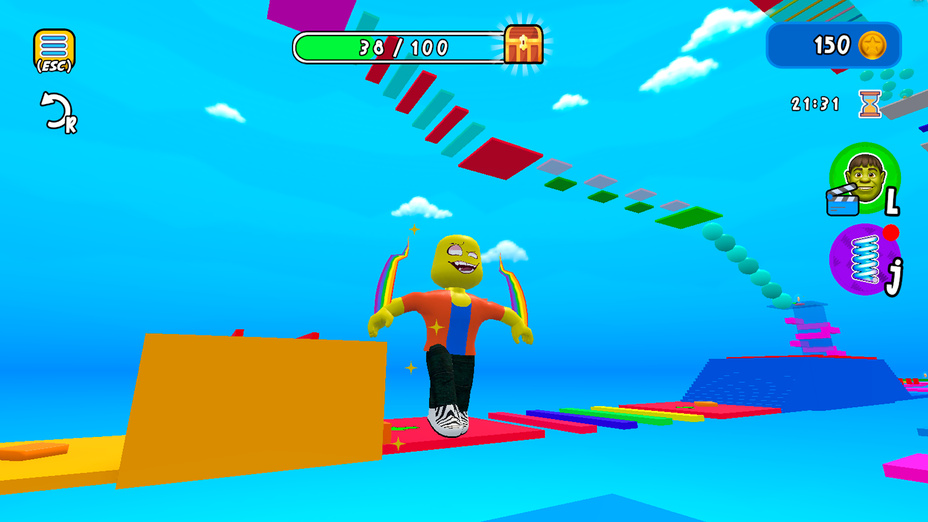This screenshot has height=522, width=928.
Task: Select the green ogre face skin button
Action: [x=864, y=178]
